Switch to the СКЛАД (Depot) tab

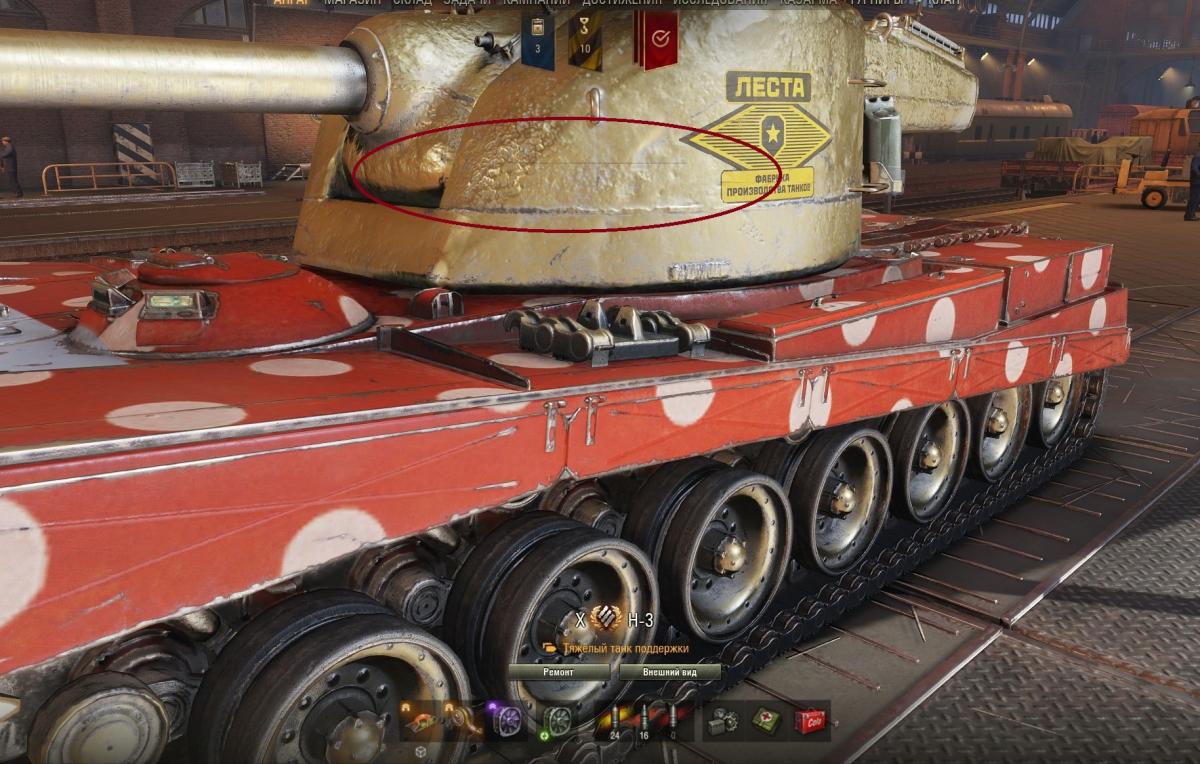point(412,3)
